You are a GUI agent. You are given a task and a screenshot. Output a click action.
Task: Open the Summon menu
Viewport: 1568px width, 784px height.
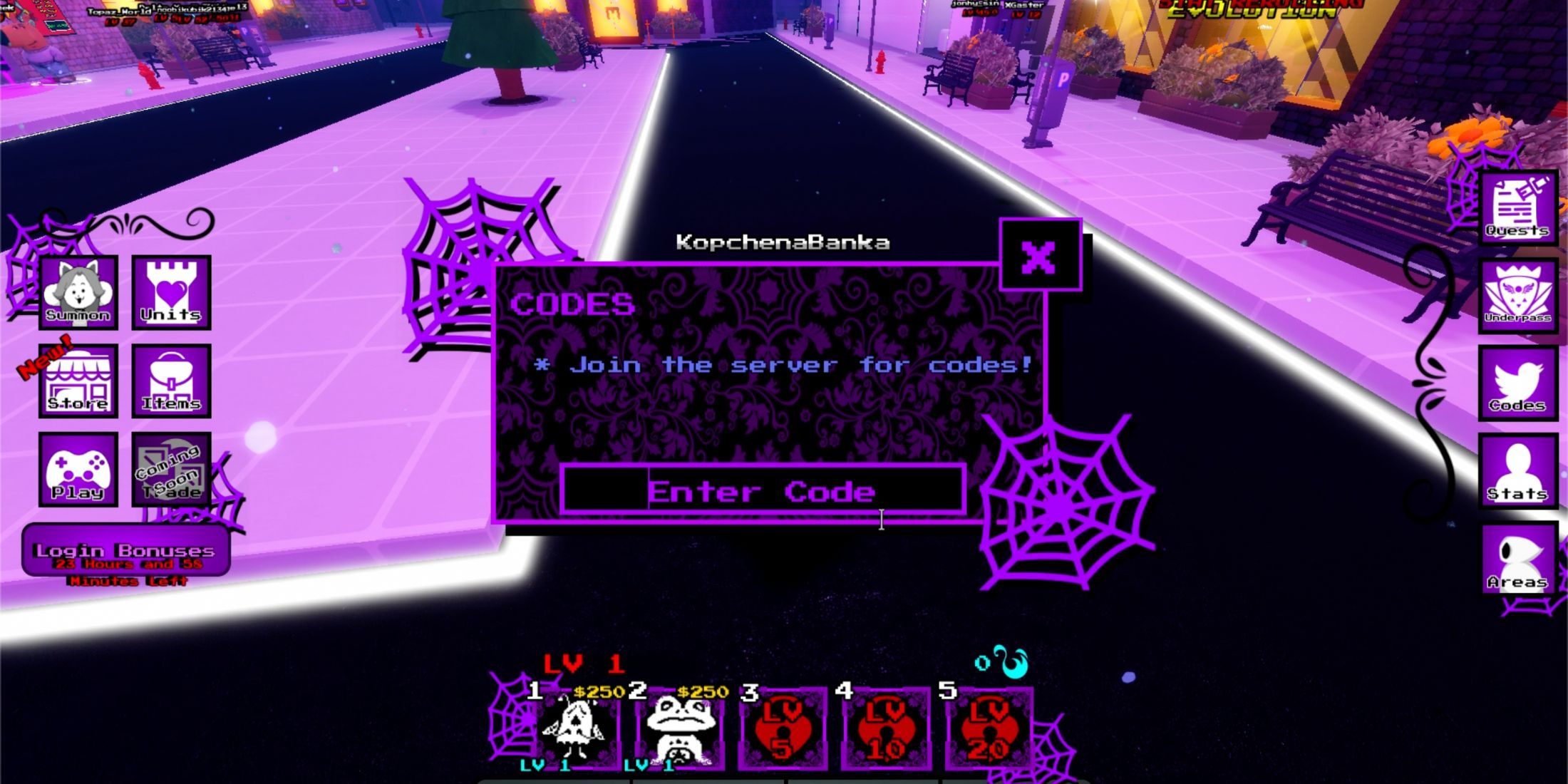coord(77,294)
